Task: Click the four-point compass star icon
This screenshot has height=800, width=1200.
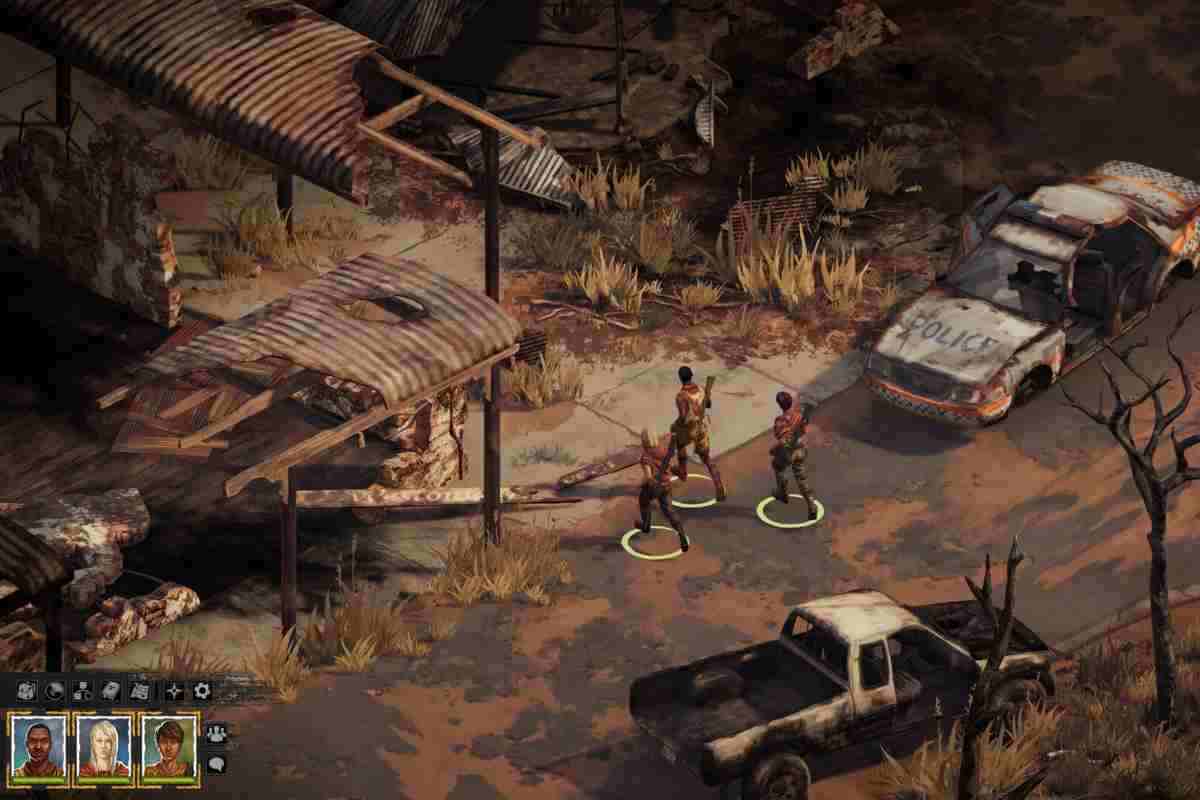Action: pos(174,690)
